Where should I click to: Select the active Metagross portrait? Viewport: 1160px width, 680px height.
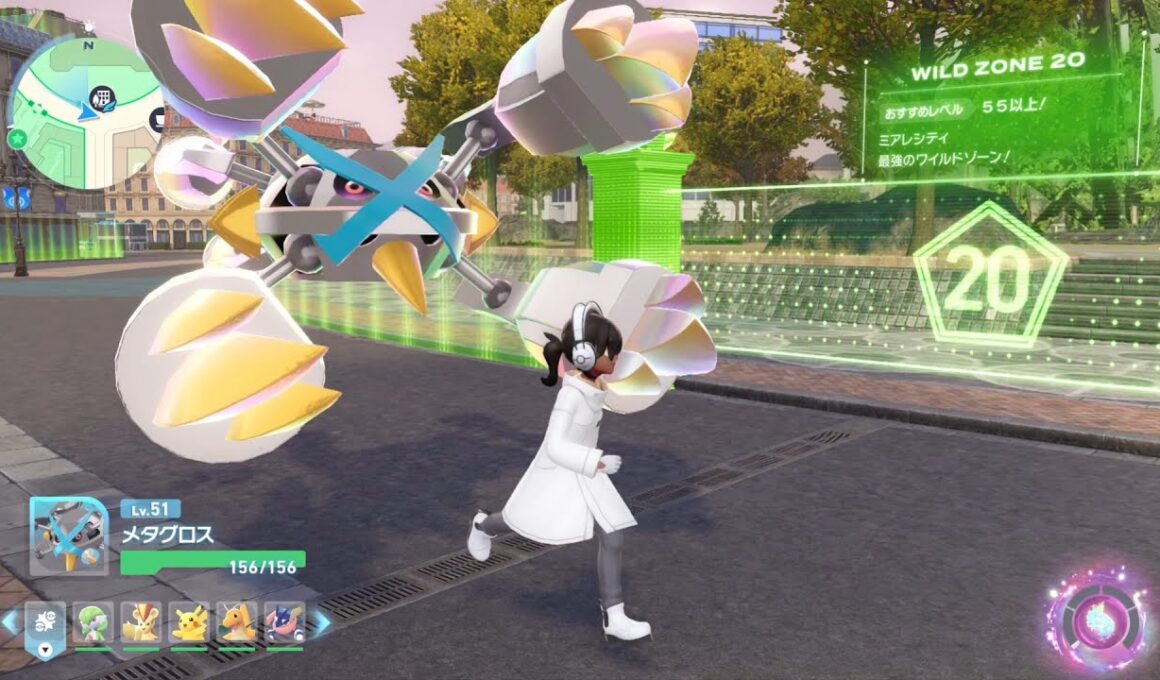(68, 536)
